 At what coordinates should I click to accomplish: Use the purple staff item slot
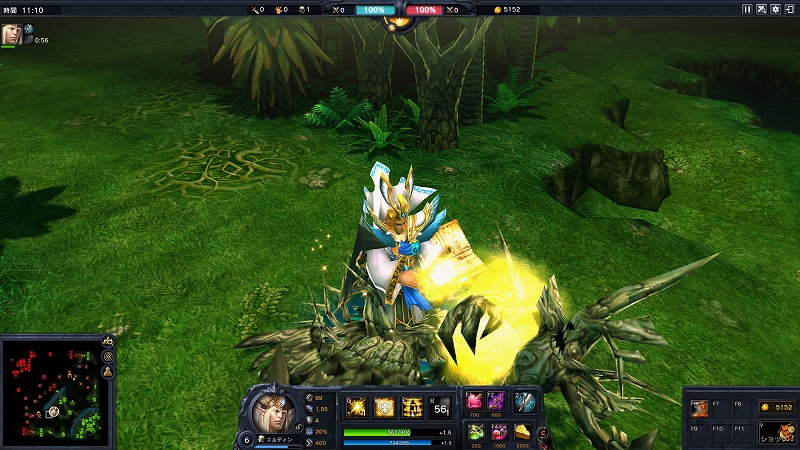[498, 402]
